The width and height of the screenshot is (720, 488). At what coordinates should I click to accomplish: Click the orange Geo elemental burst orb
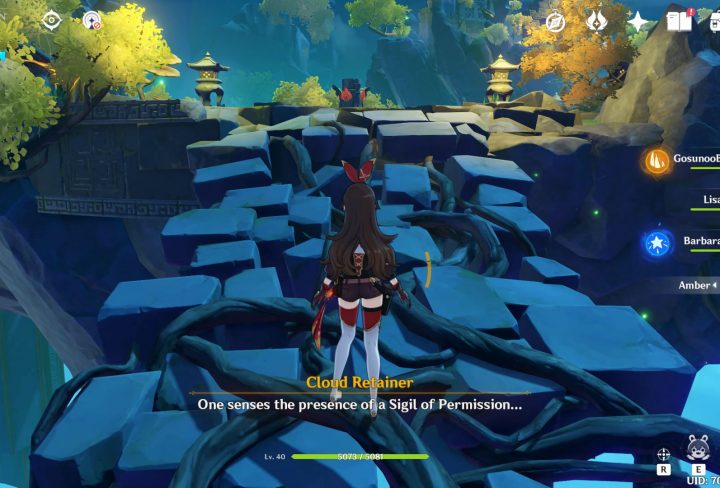[657, 160]
